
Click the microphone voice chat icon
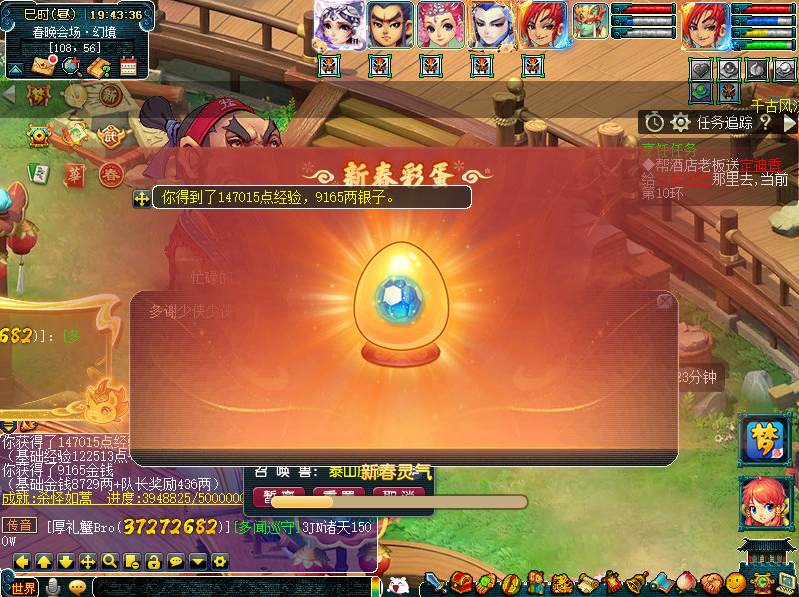pyautogui.click(x=53, y=587)
